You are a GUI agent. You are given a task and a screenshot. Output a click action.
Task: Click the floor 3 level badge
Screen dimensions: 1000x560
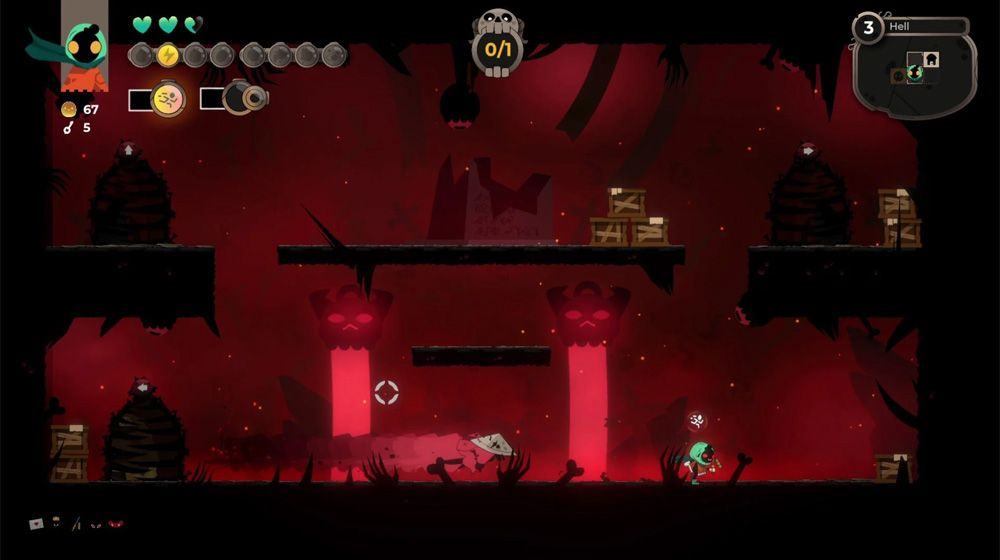tap(868, 27)
